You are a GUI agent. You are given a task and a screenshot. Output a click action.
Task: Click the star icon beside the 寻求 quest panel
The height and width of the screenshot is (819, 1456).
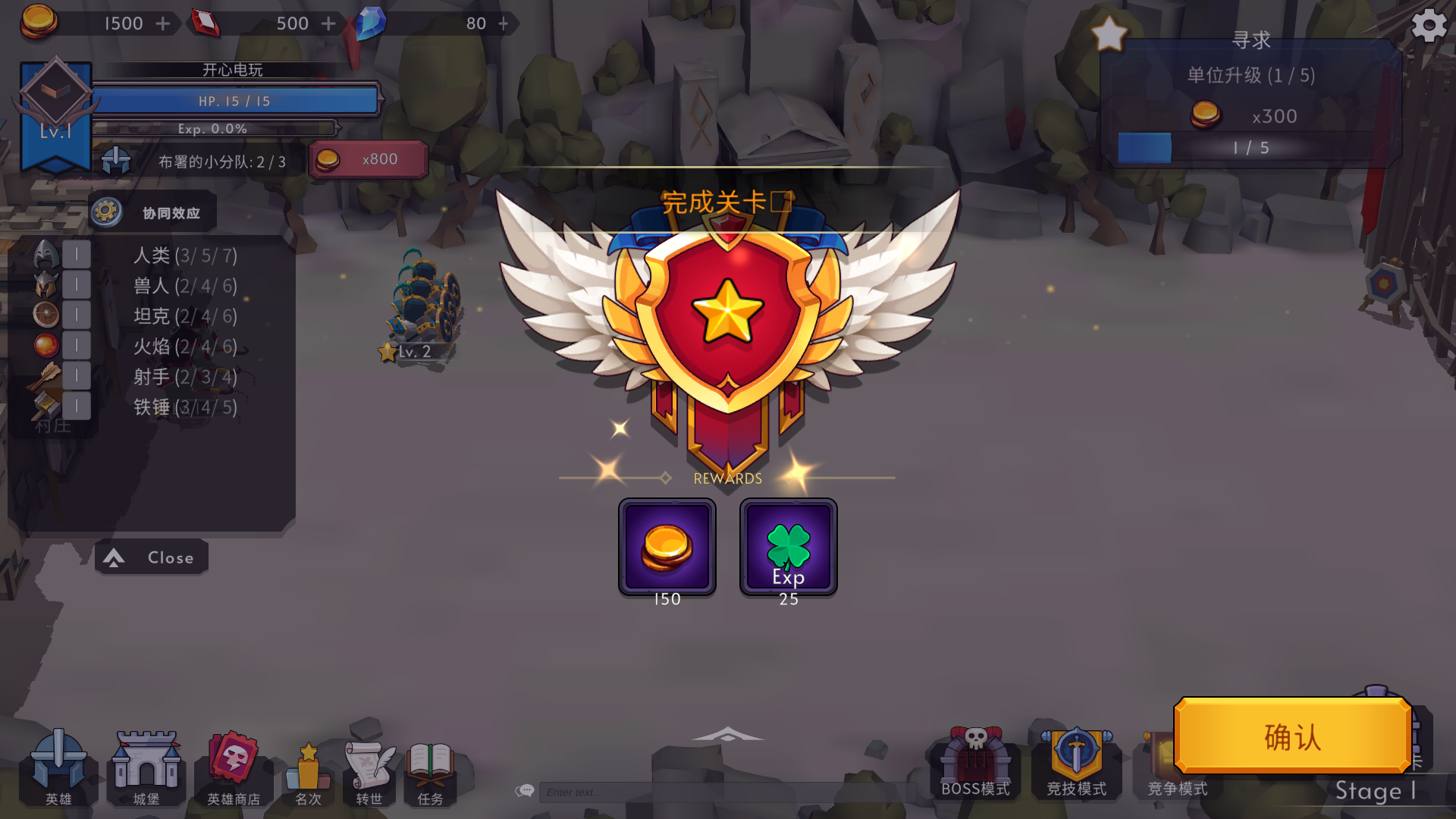[x=1109, y=33]
